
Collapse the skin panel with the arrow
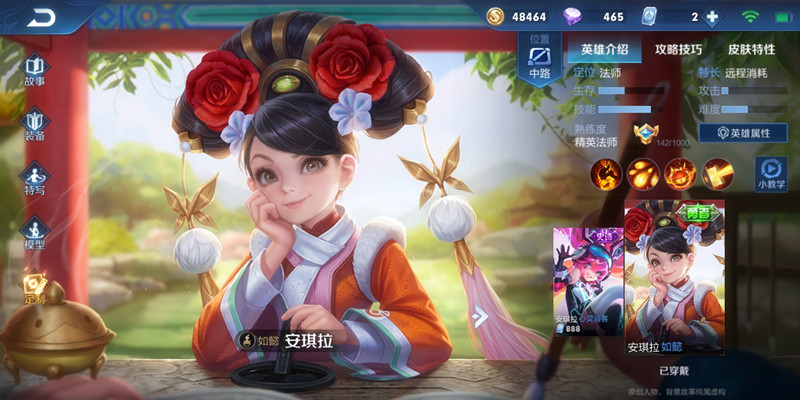click(x=480, y=317)
